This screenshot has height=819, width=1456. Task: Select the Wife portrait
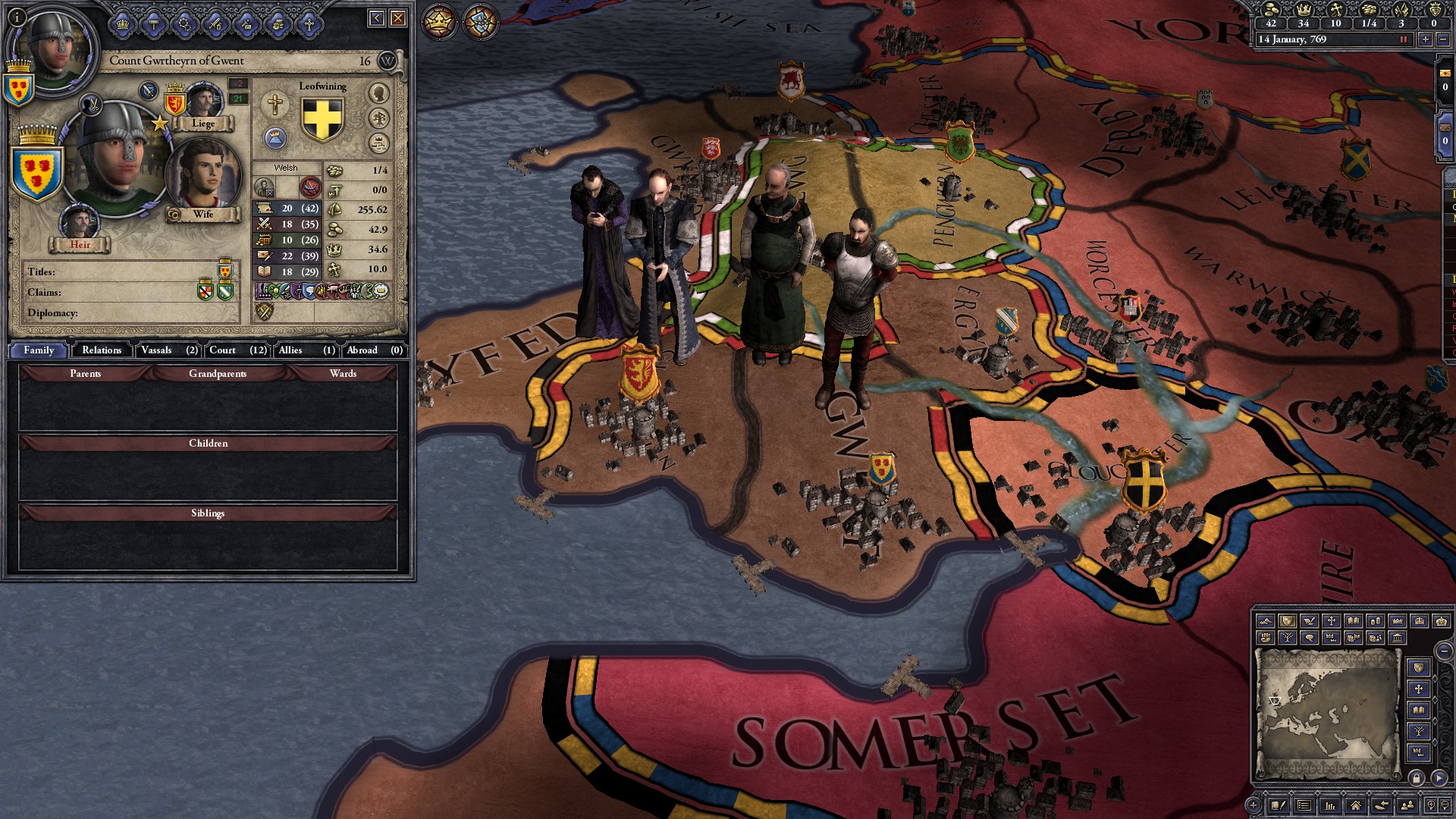point(202,174)
